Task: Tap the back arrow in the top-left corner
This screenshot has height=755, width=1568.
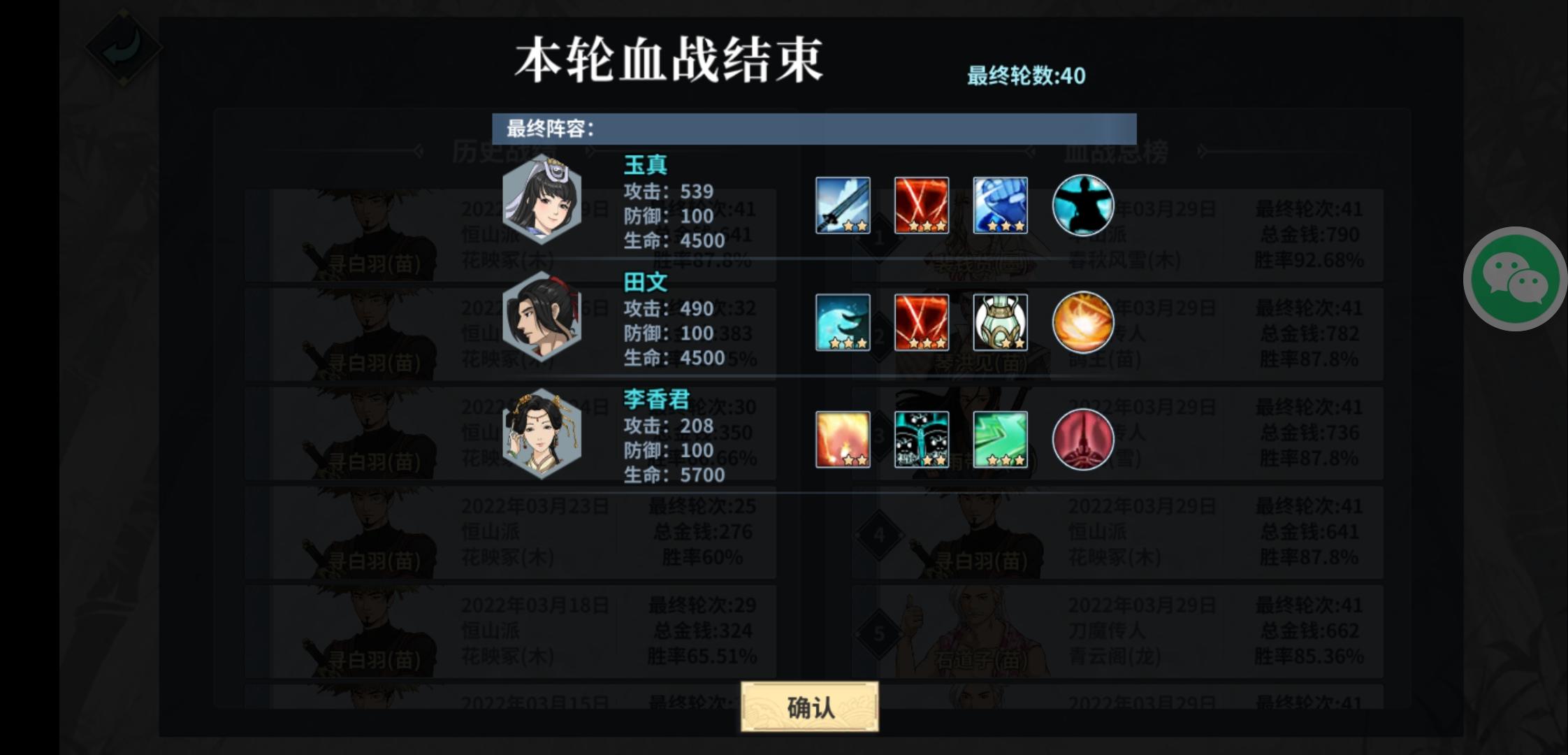Action: tap(124, 44)
